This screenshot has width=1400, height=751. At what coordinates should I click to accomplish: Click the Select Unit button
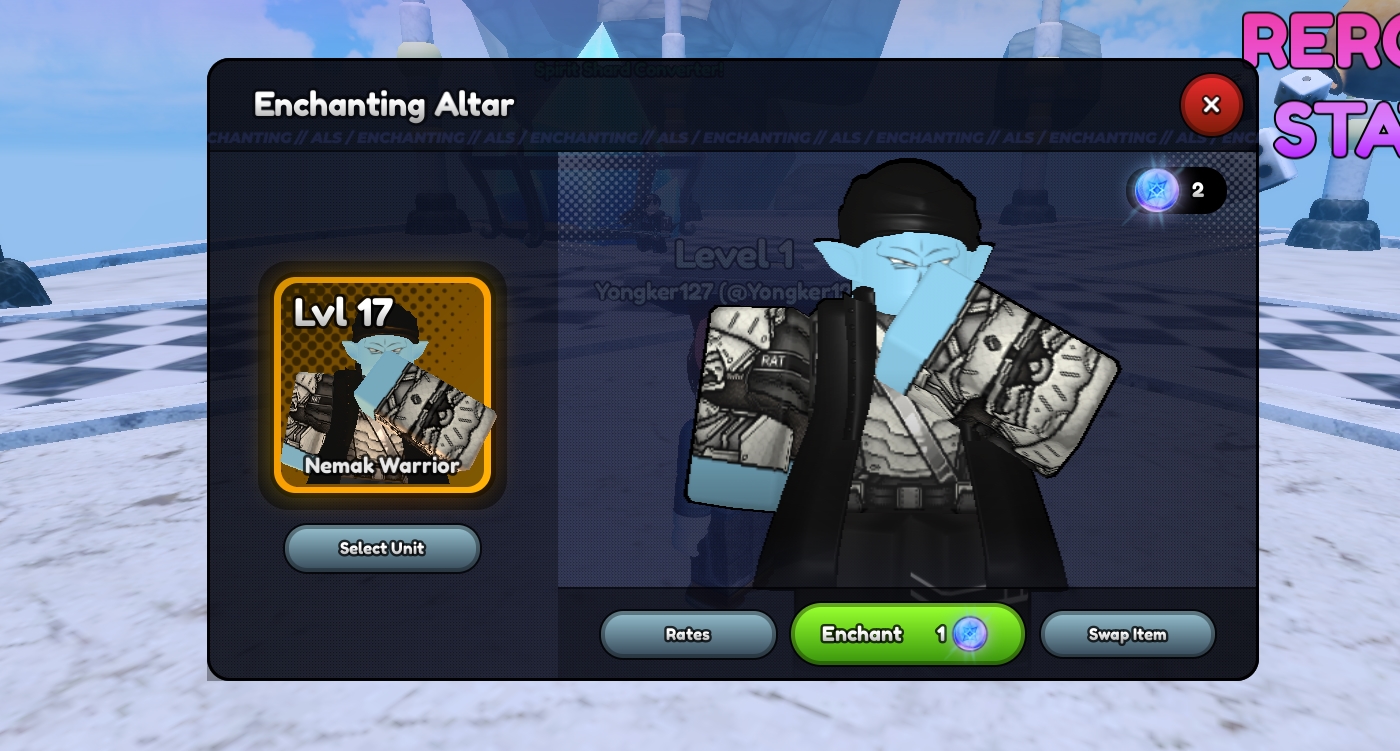382,548
